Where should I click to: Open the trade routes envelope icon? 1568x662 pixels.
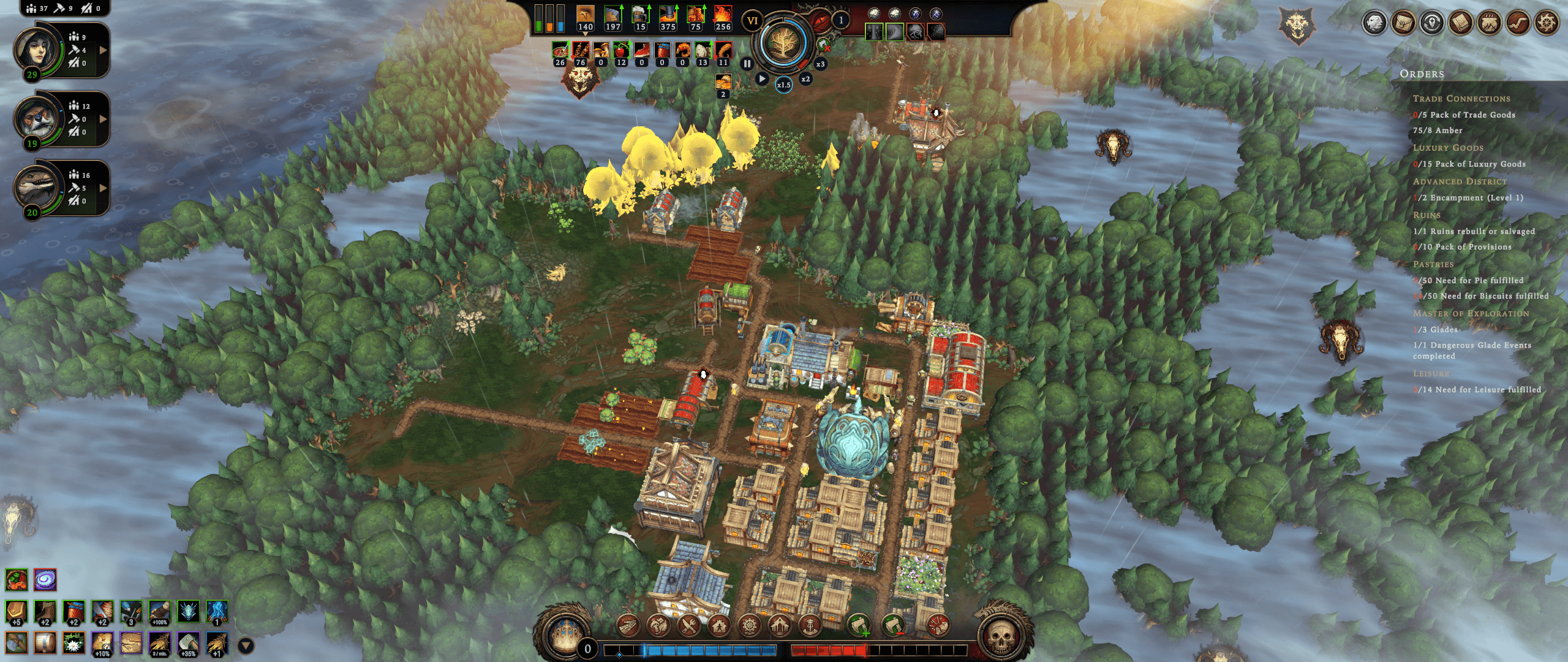[1403, 23]
